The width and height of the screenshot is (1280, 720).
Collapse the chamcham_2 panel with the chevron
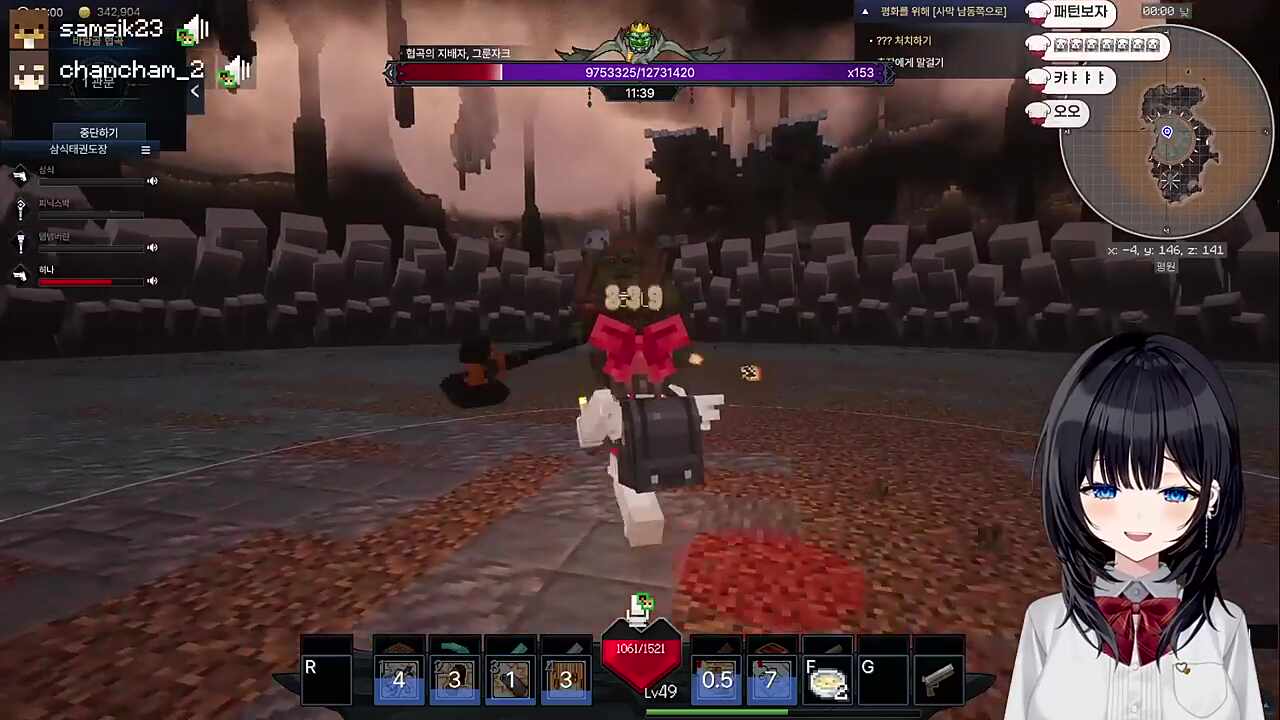coord(195,90)
